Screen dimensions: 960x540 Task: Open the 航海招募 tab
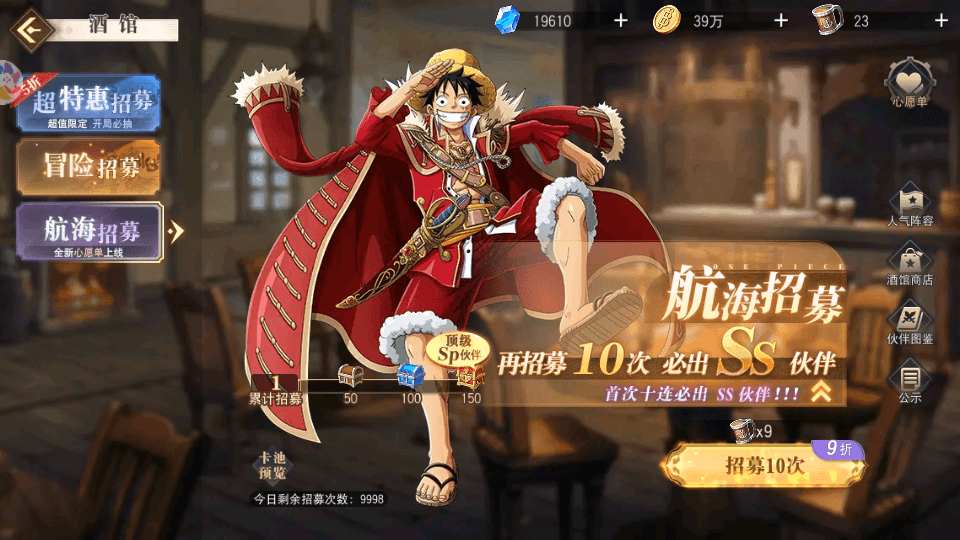point(88,232)
